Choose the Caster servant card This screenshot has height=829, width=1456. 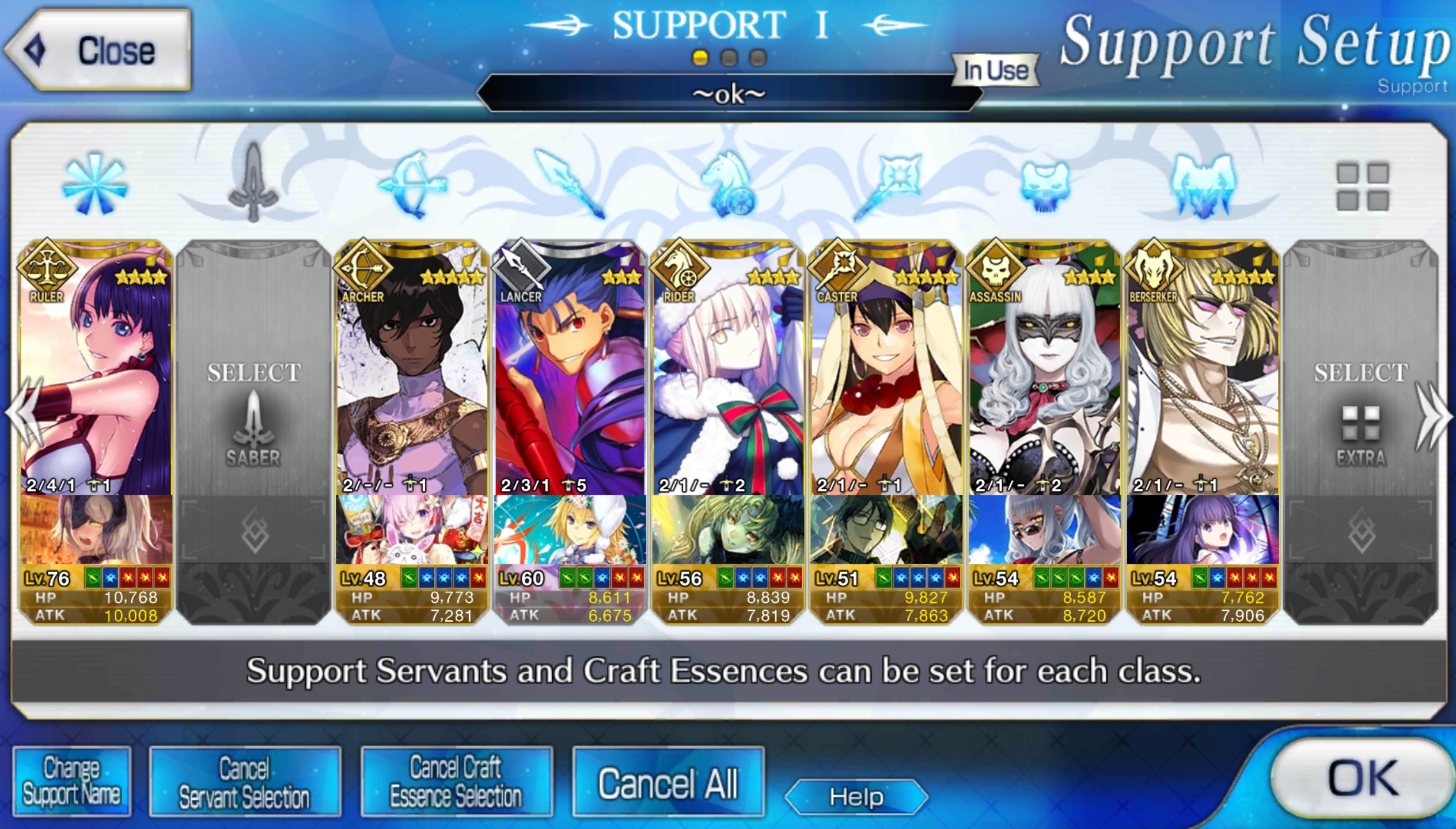(886, 368)
